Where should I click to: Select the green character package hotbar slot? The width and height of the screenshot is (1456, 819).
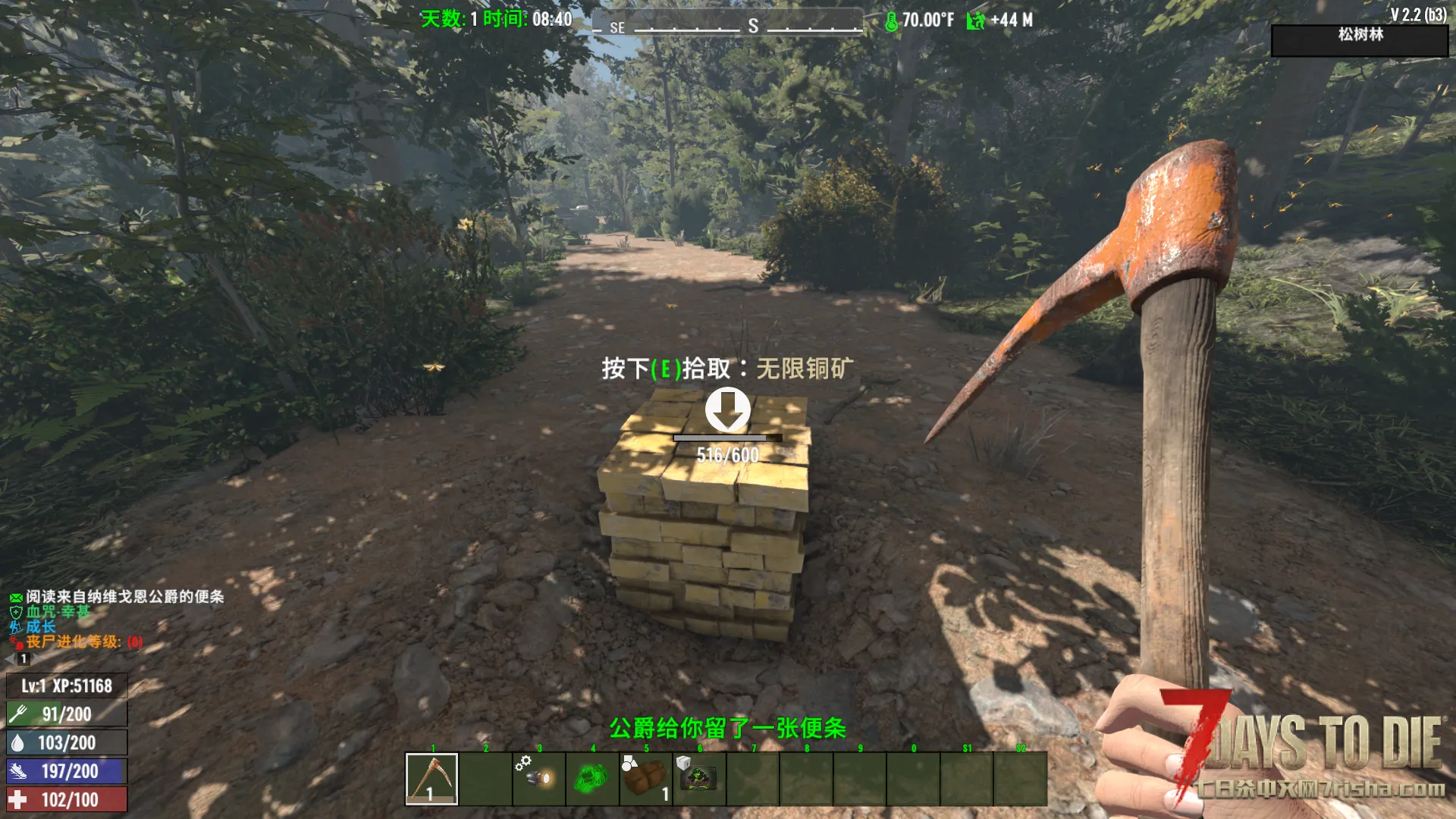coord(698,778)
